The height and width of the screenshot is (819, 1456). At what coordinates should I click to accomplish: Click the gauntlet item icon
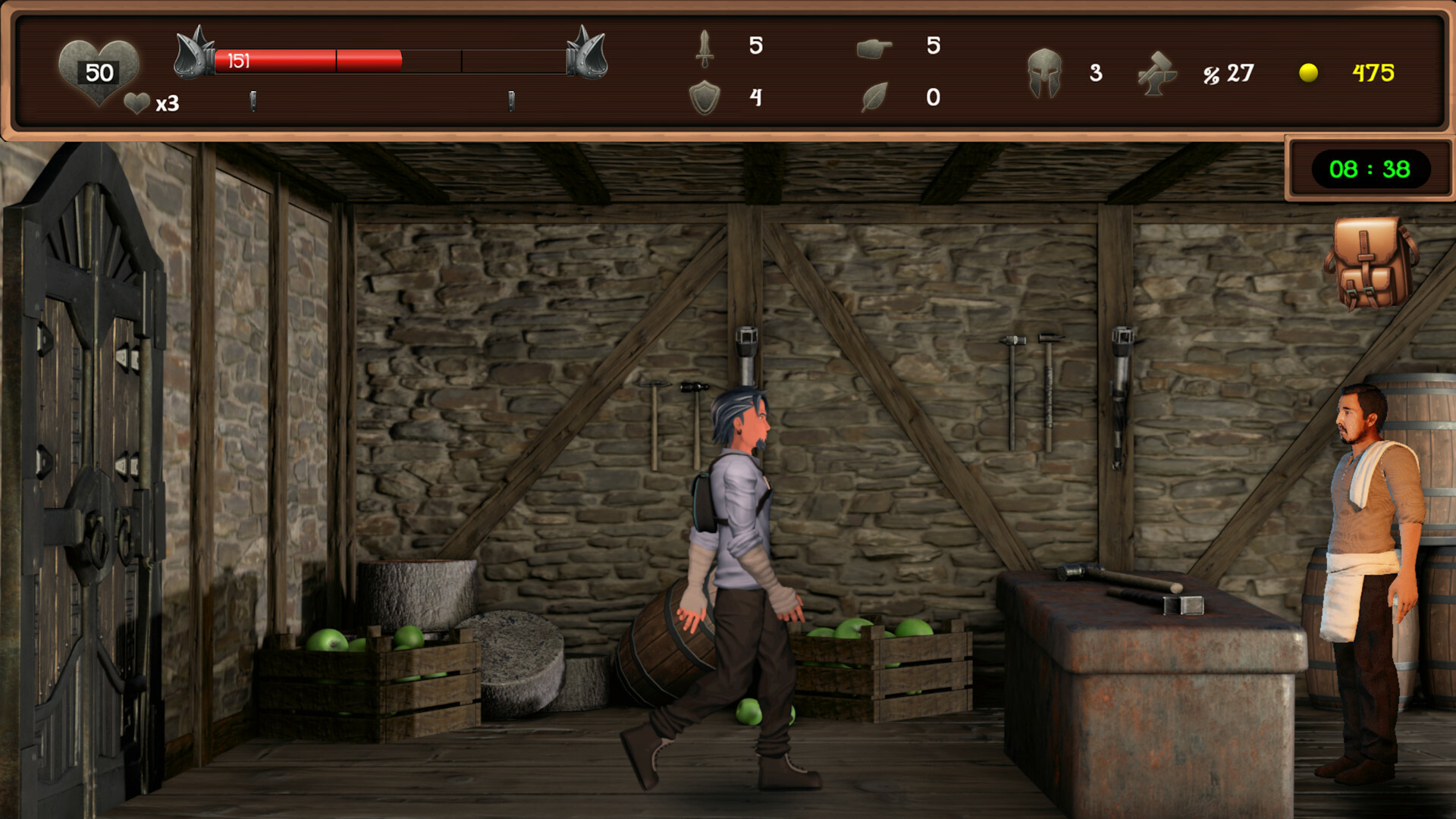tap(874, 48)
